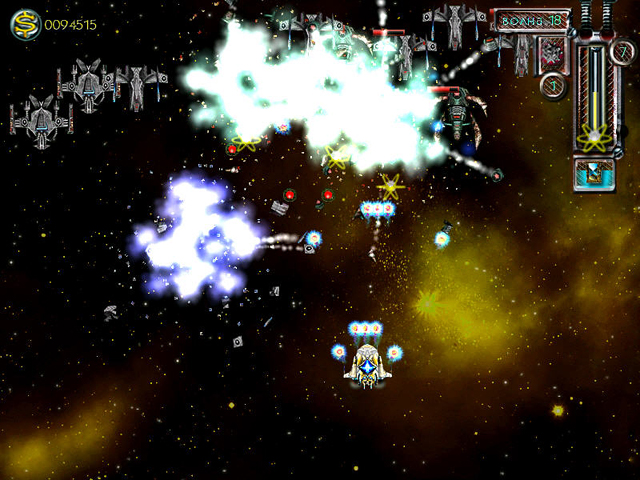Click the cyan weapon slot under the energy gauge
Screen dimensions: 640x480
[x=594, y=174]
